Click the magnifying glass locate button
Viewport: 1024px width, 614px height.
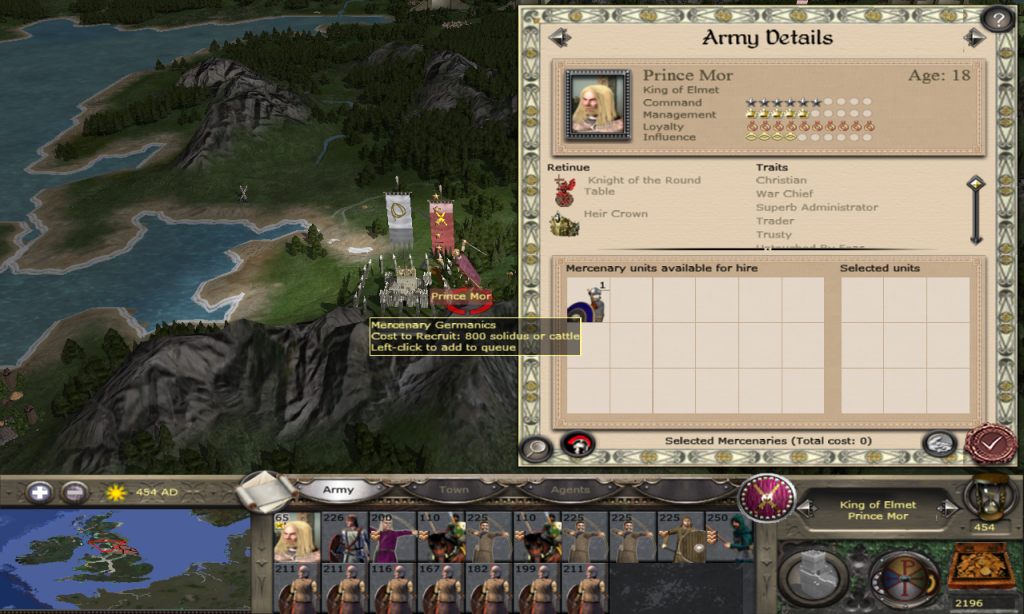click(x=536, y=449)
